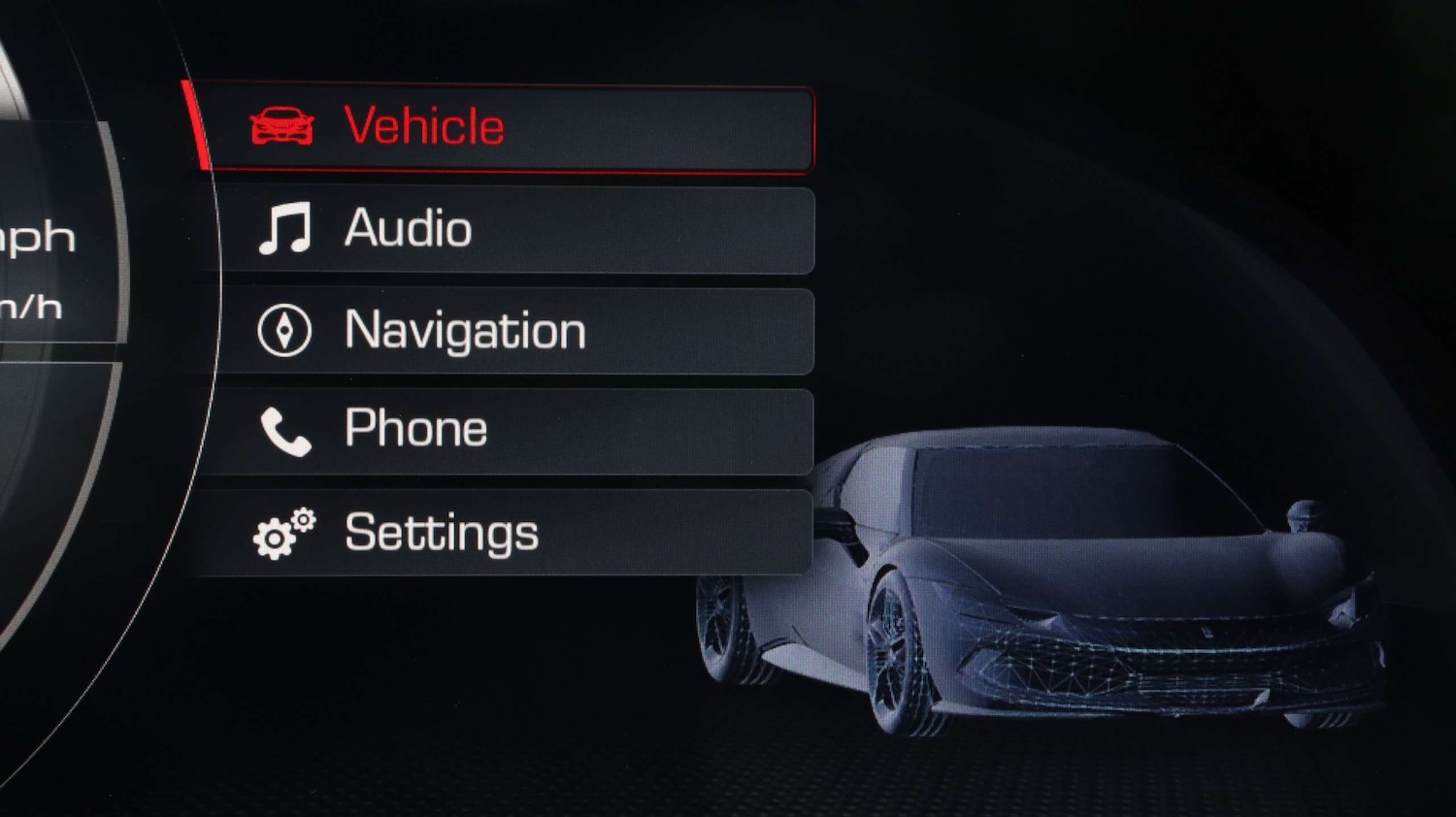
Task: Tap the compass icon next to Navigation
Action: (x=282, y=331)
